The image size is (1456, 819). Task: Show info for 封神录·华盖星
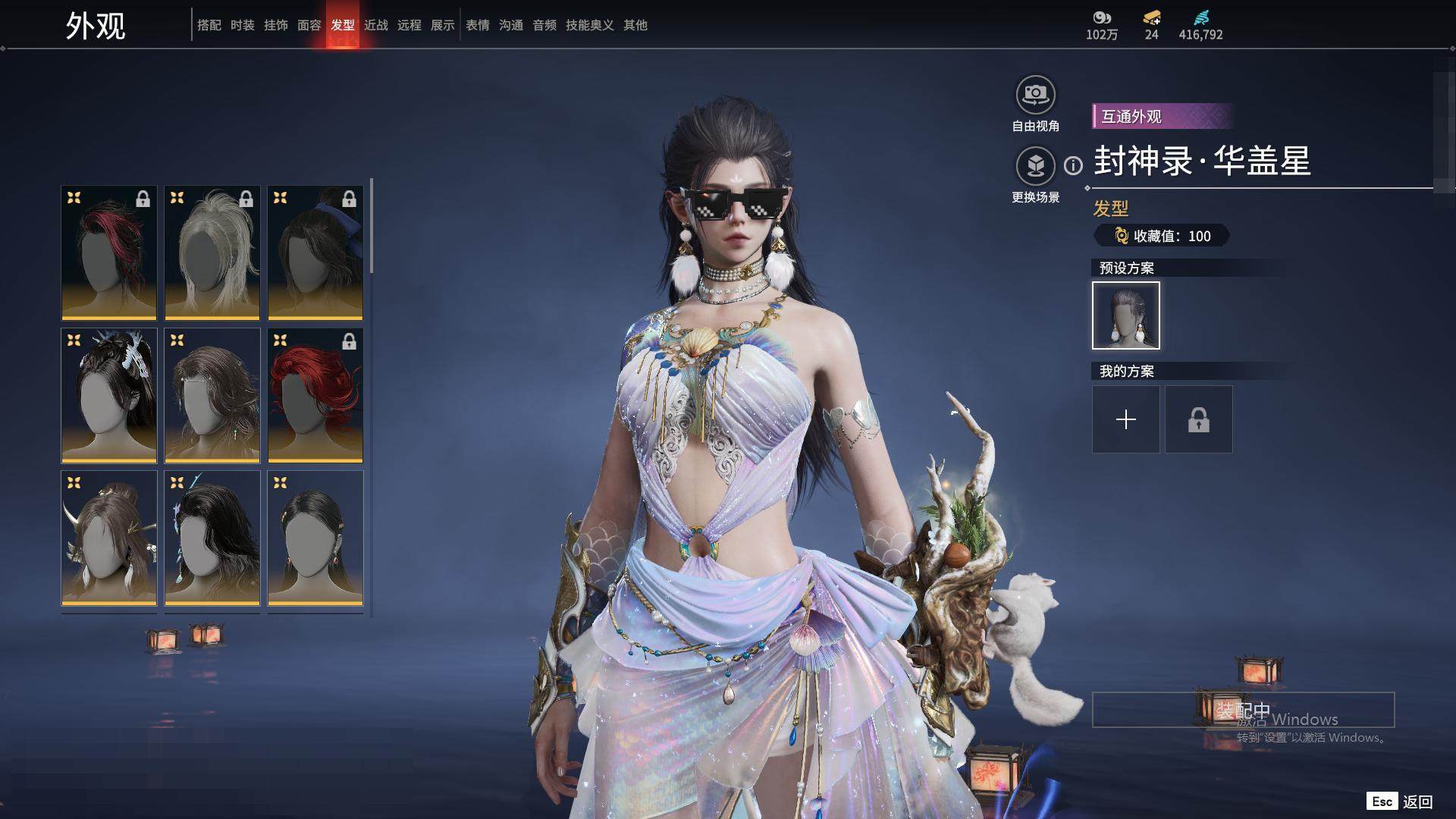pos(1073,165)
